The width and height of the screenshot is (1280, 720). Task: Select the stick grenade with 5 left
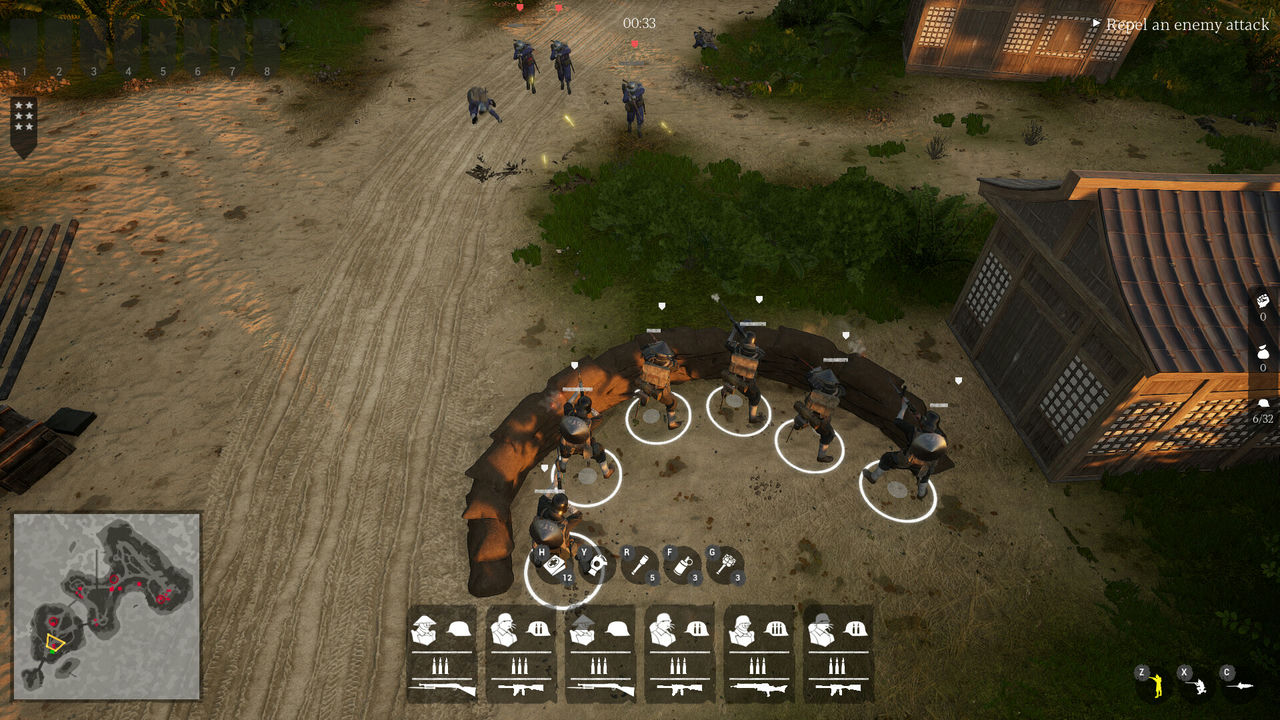639,565
